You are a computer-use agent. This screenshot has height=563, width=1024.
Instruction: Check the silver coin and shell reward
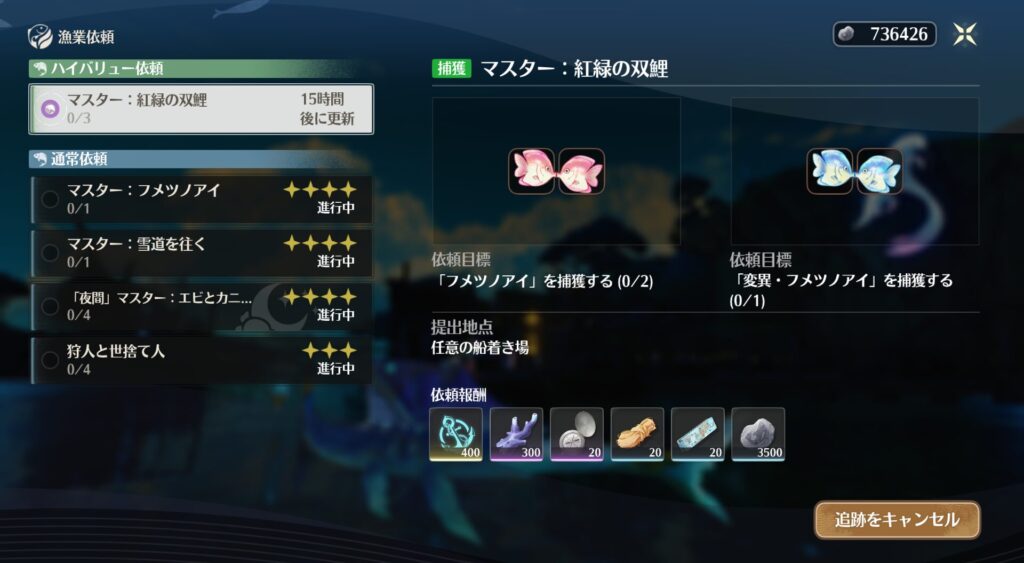[x=577, y=434]
